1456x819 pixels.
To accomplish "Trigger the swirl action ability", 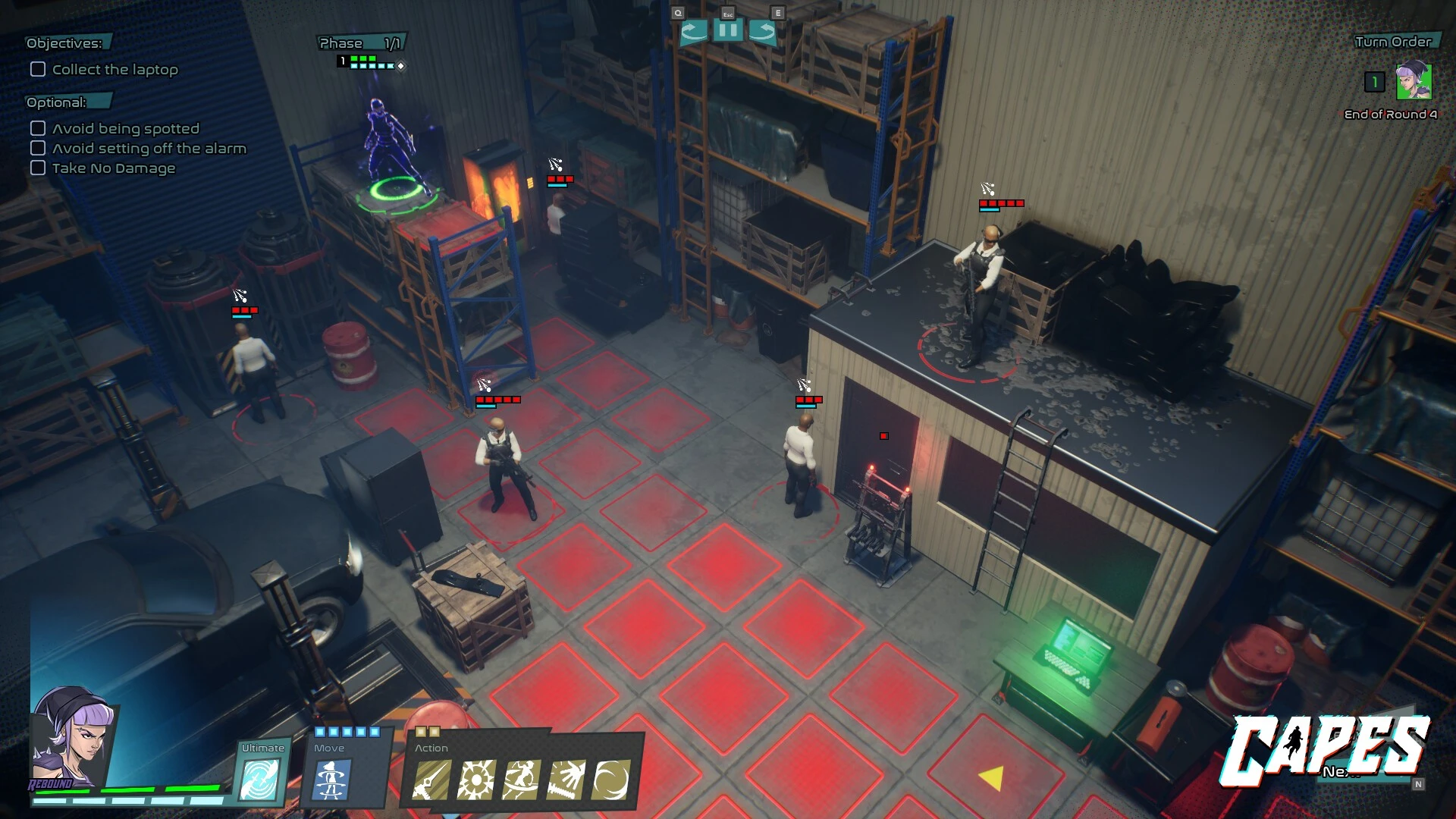I will click(x=610, y=780).
